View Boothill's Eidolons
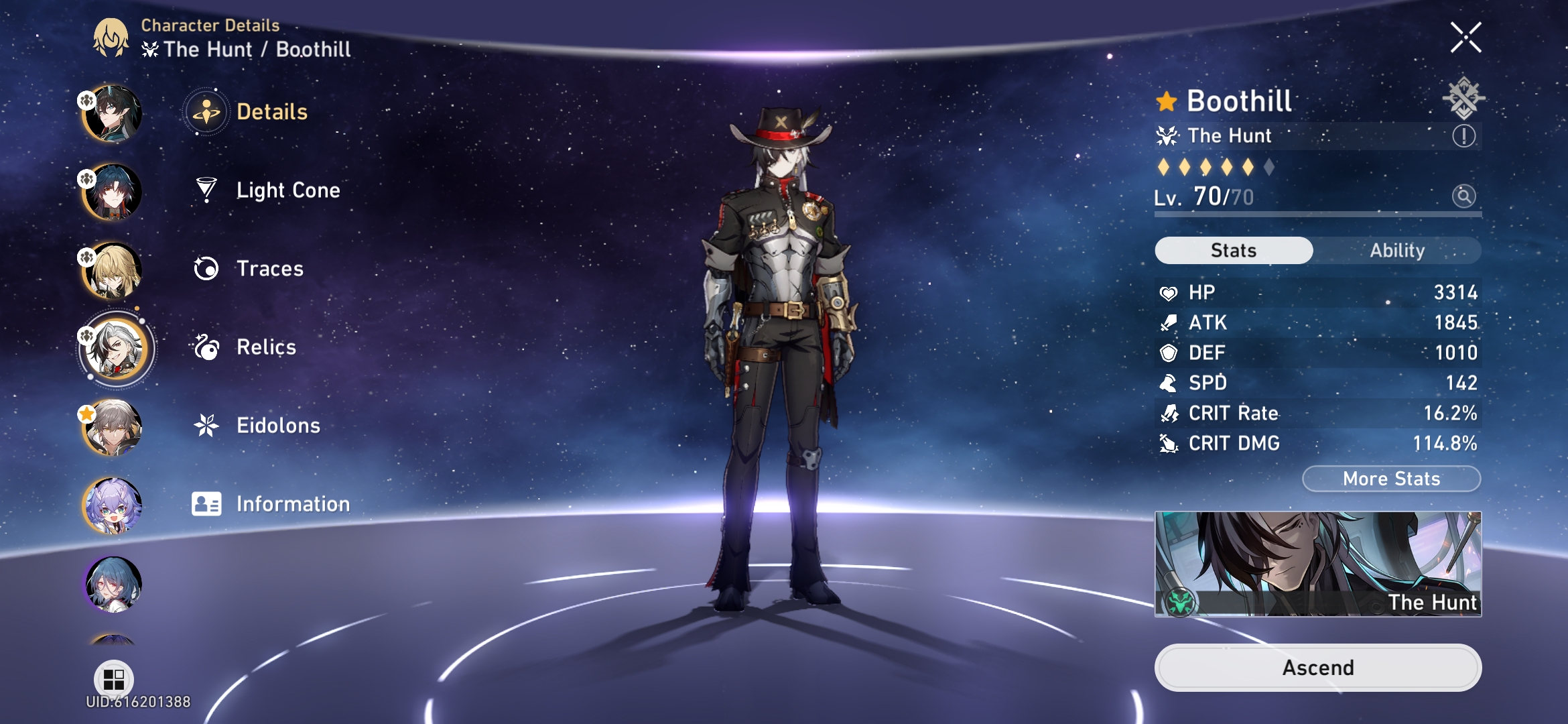1568x724 pixels. pyautogui.click(x=277, y=425)
